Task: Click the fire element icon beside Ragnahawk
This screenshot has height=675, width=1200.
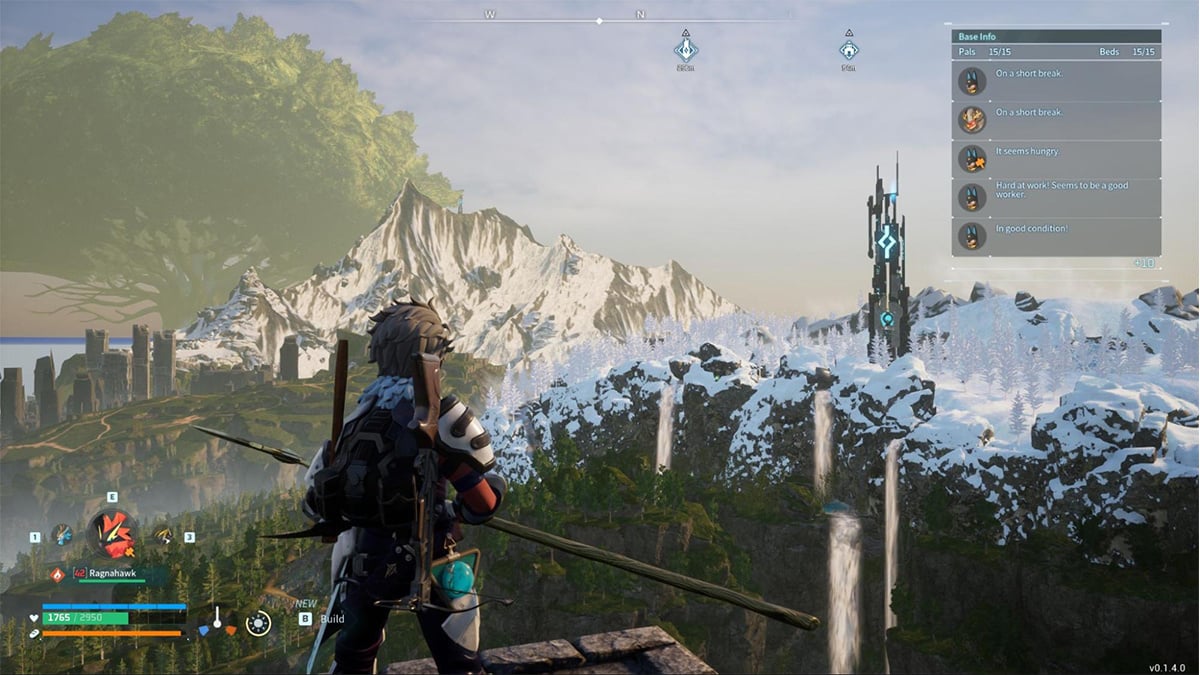Action: point(57,574)
